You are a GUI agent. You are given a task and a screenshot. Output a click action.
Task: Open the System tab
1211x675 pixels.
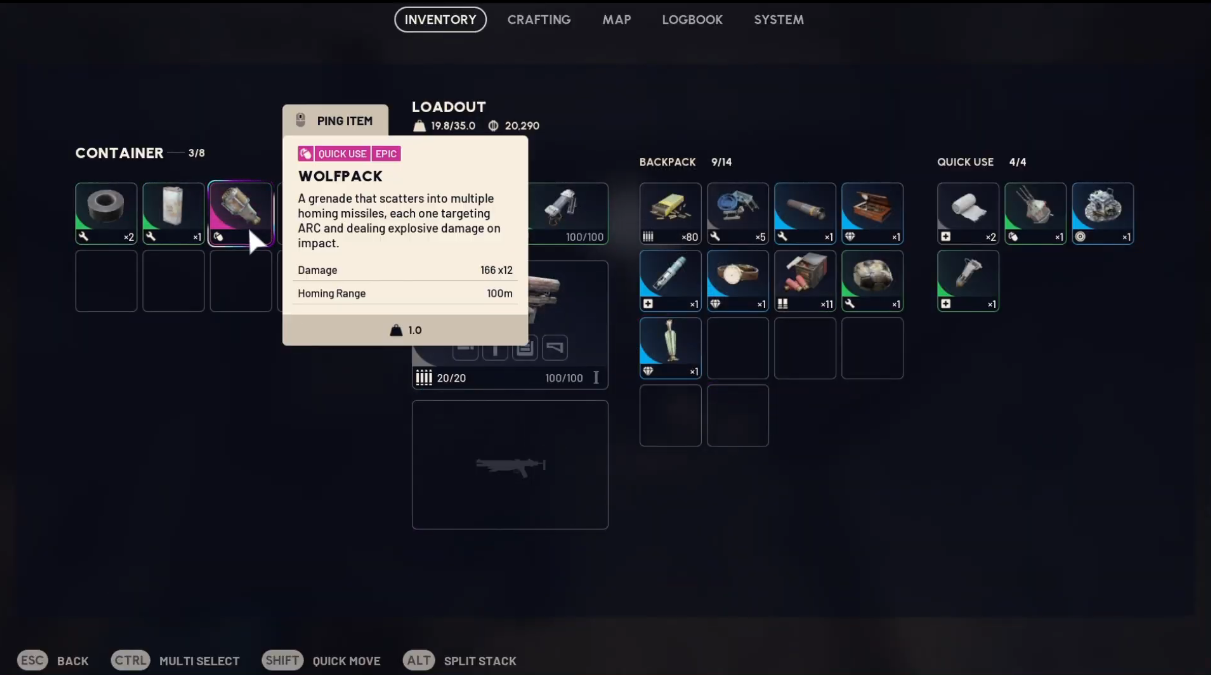coord(778,20)
